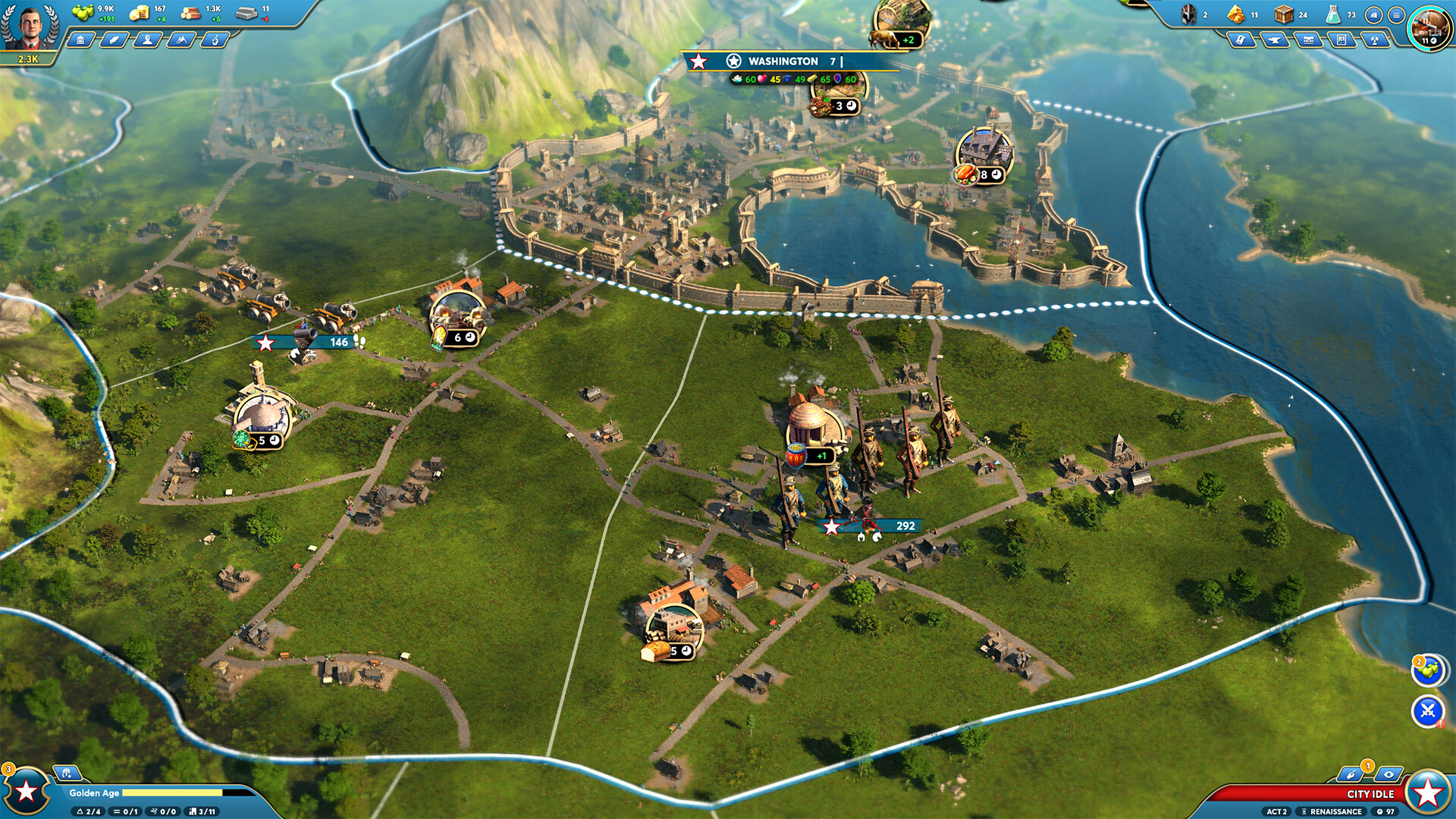Image resolution: width=1456 pixels, height=819 pixels.
Task: Click the person silhouette toolbar button
Action: point(147,40)
